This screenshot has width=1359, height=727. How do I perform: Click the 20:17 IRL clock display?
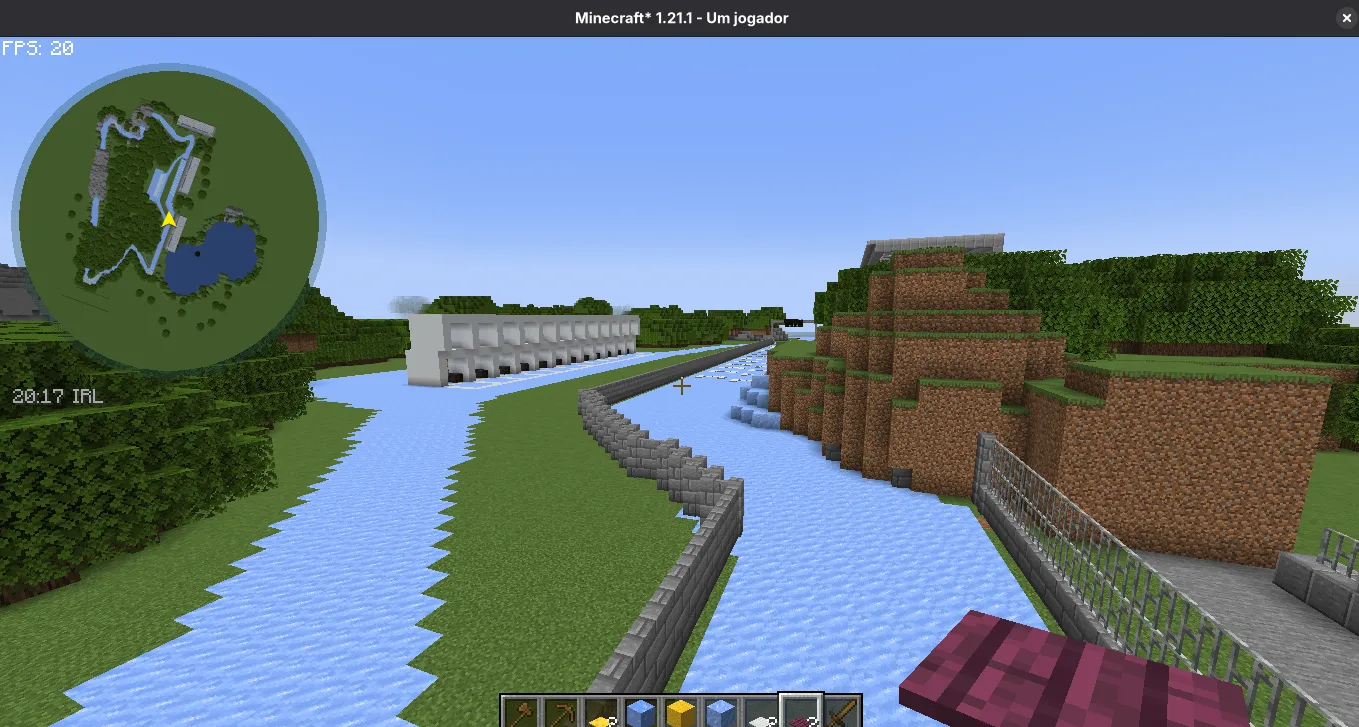(x=55, y=396)
